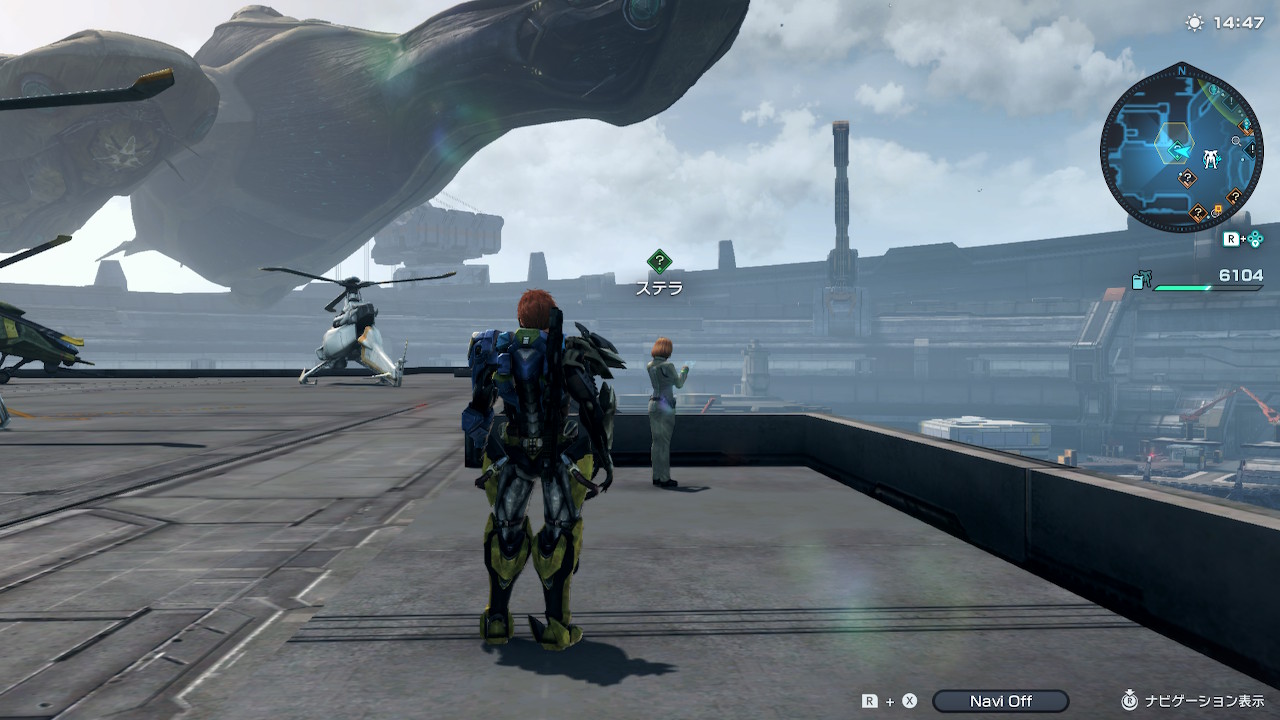The height and width of the screenshot is (720, 1280).
Task: Click the Navi Off button
Action: click(x=1000, y=701)
